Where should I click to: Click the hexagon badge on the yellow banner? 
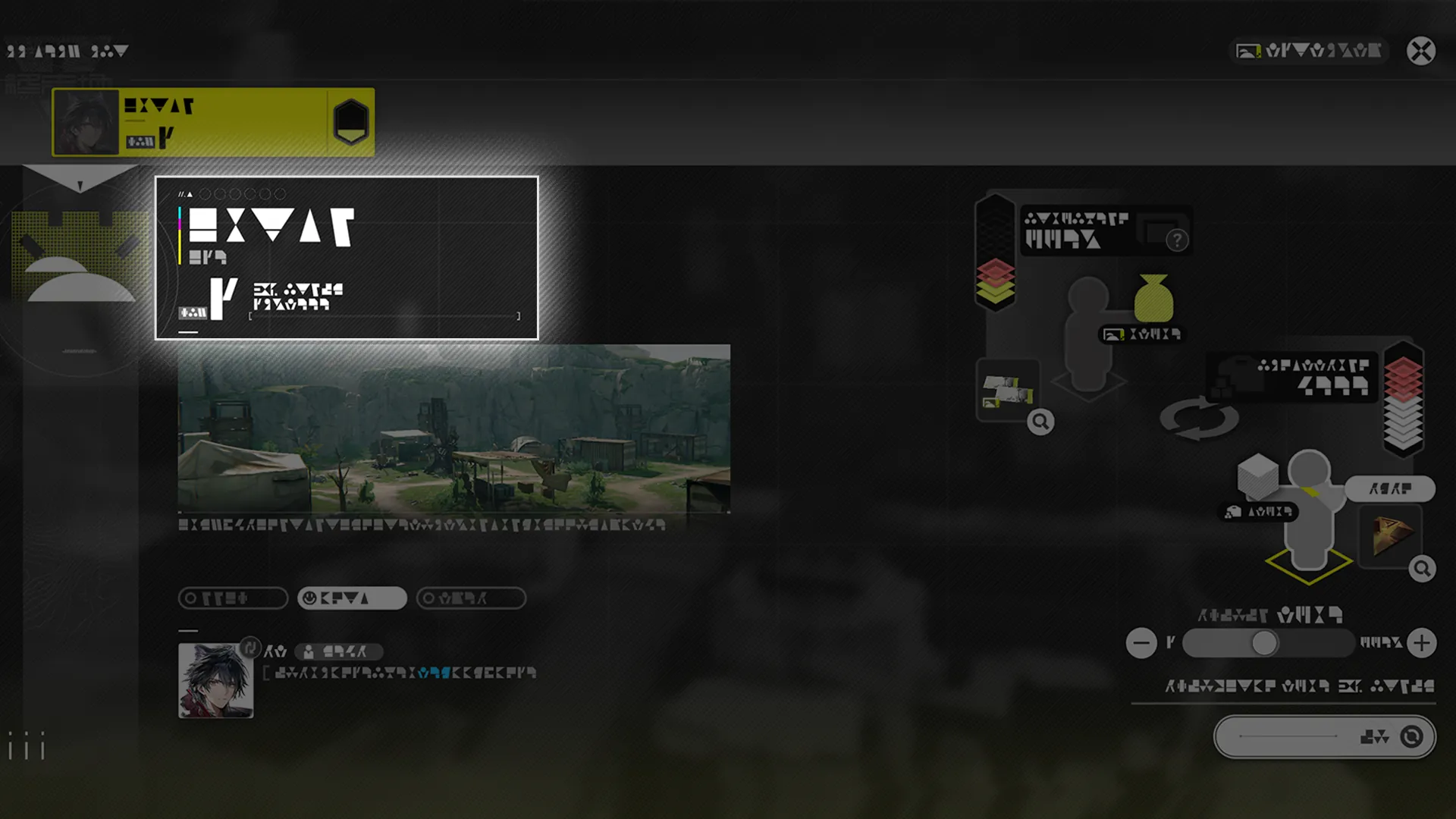click(x=350, y=121)
